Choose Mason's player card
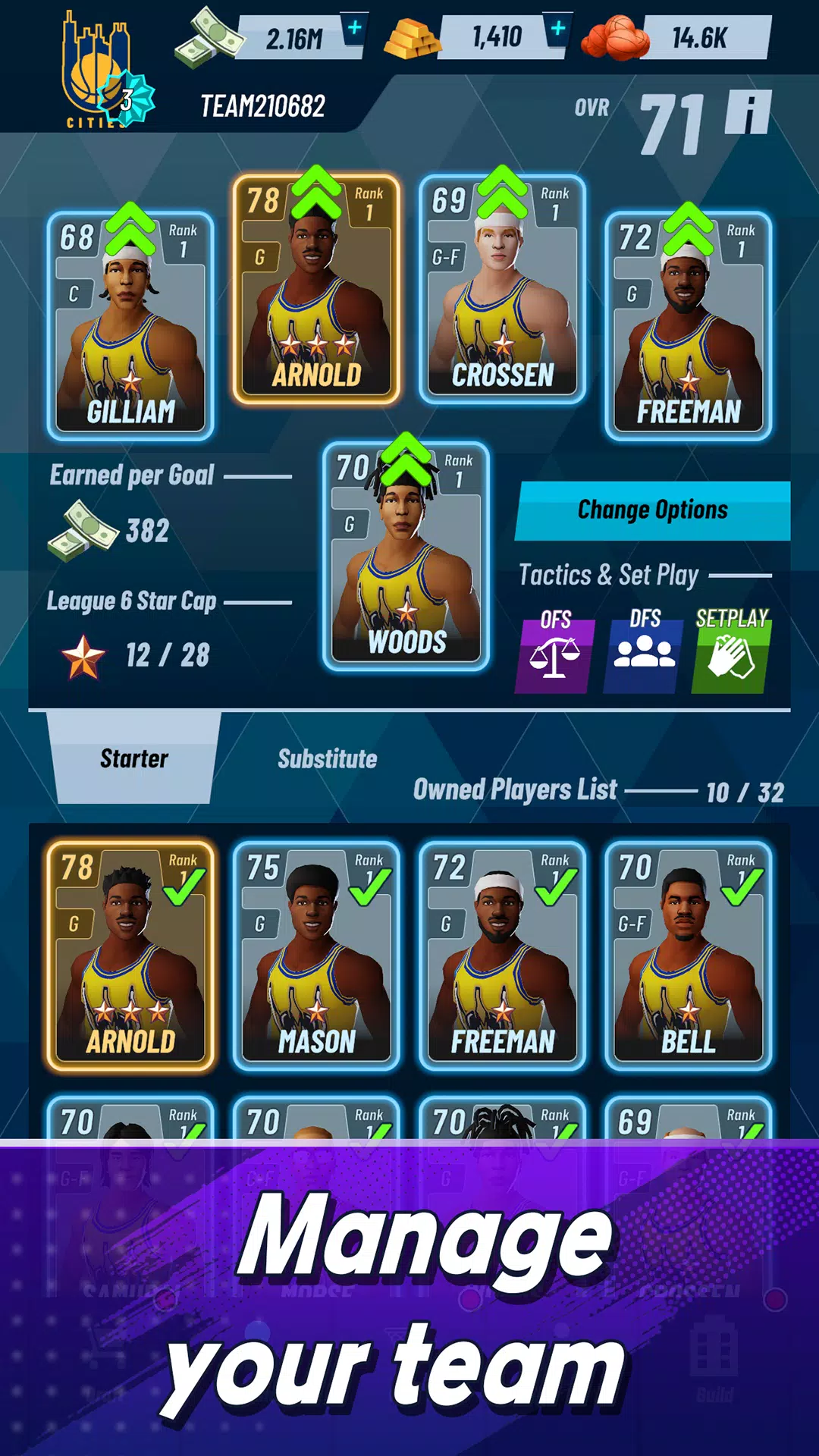Screen dimensions: 819x1456 click(x=316, y=955)
